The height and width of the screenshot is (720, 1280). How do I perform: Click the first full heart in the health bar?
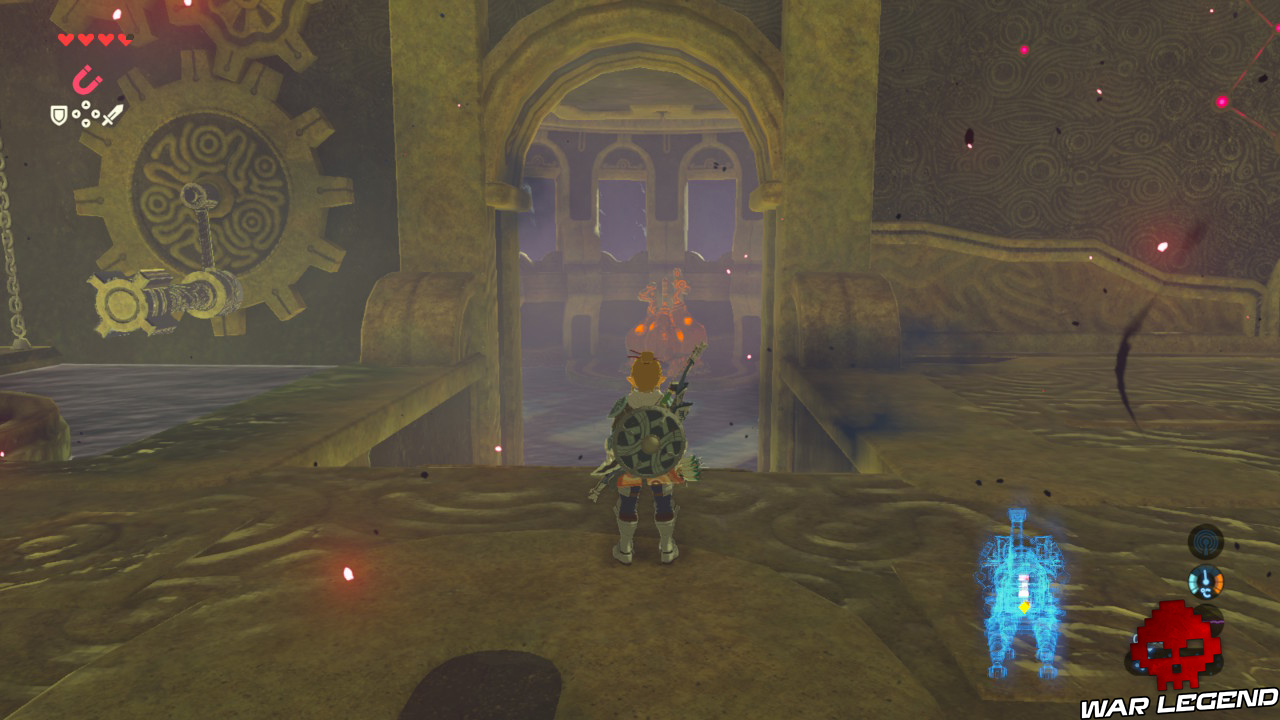coord(66,38)
